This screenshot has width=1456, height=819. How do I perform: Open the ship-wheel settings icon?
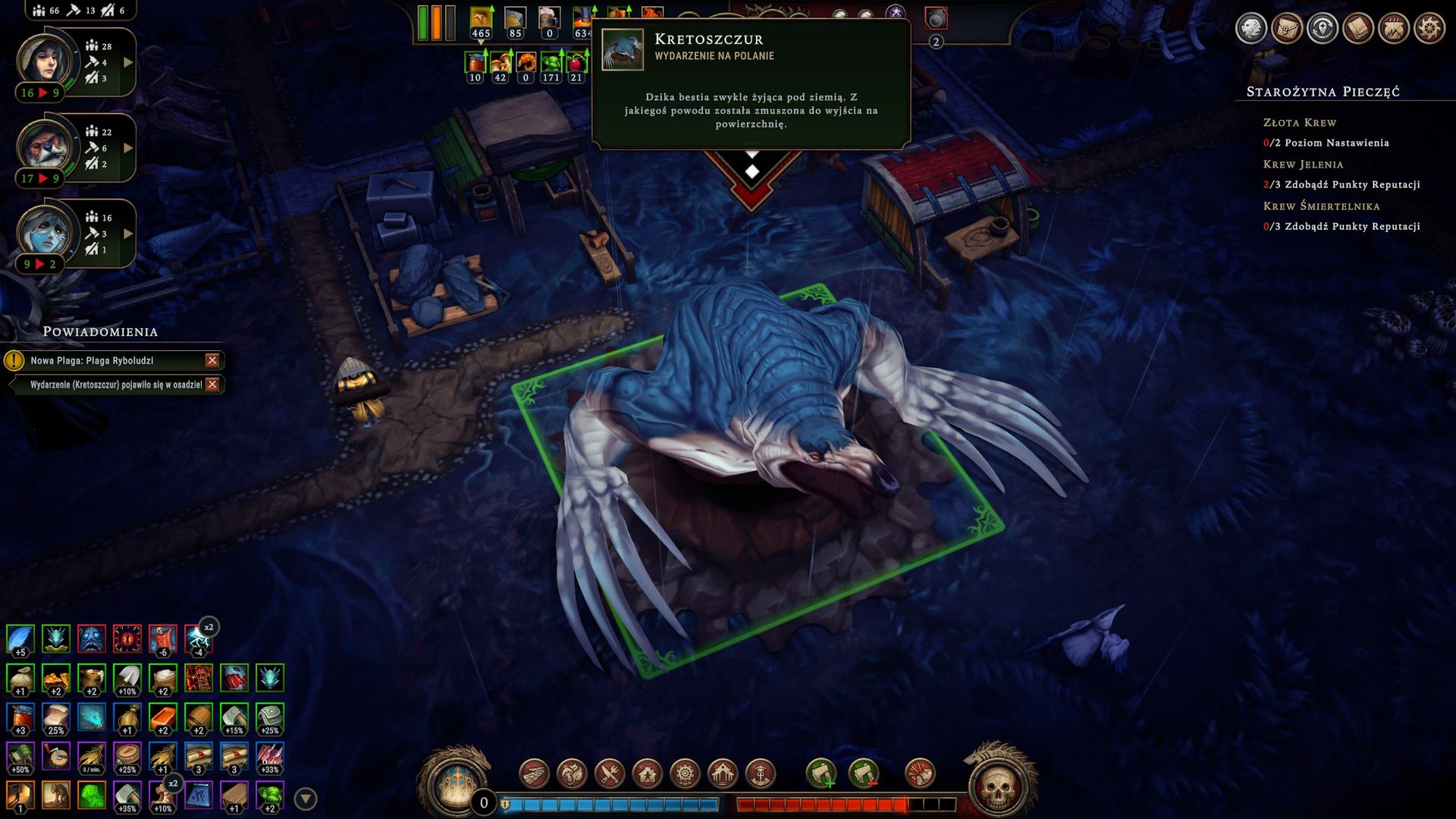[x=1429, y=29]
